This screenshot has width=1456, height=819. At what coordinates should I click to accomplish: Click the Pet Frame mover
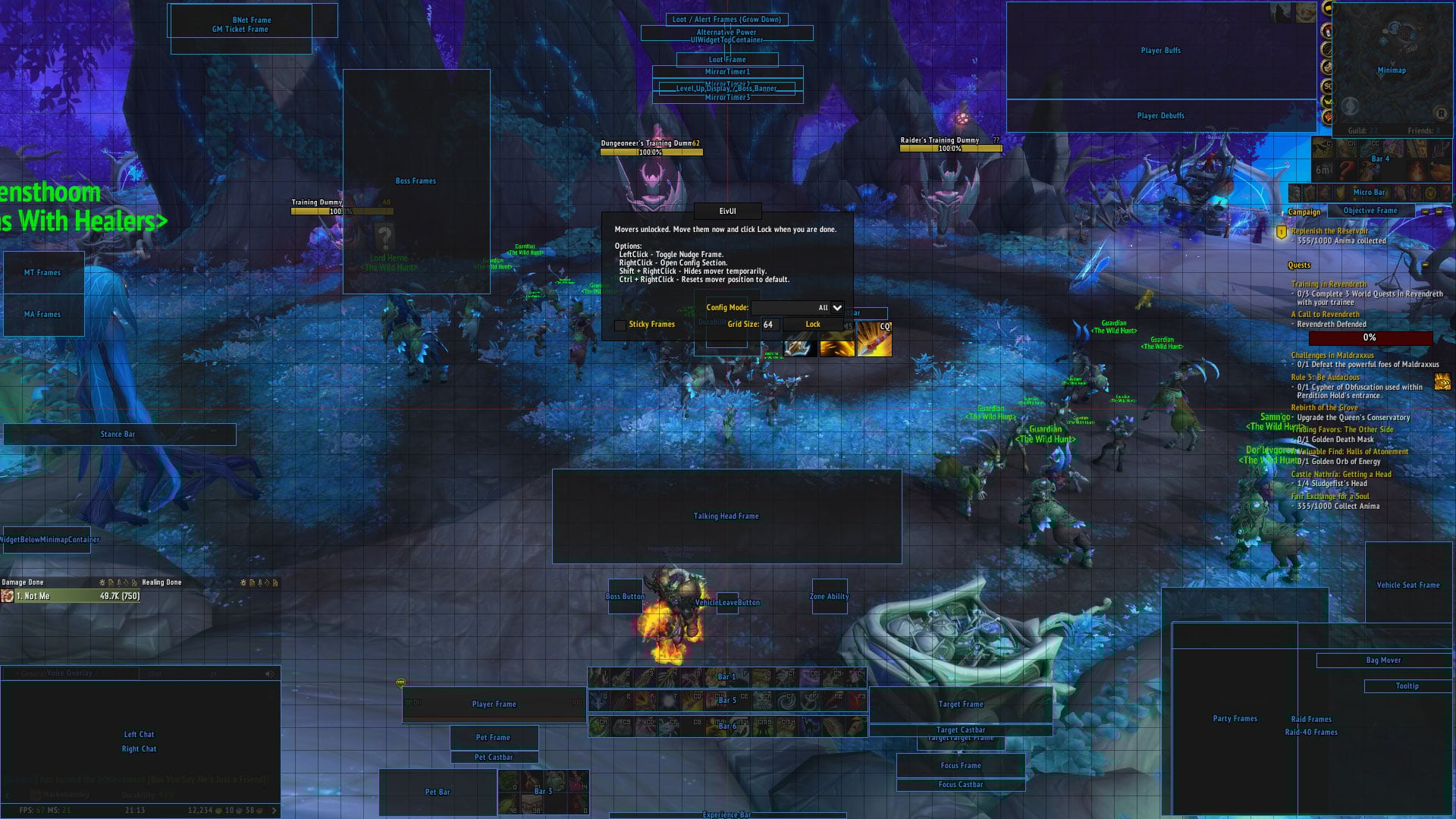point(493,738)
